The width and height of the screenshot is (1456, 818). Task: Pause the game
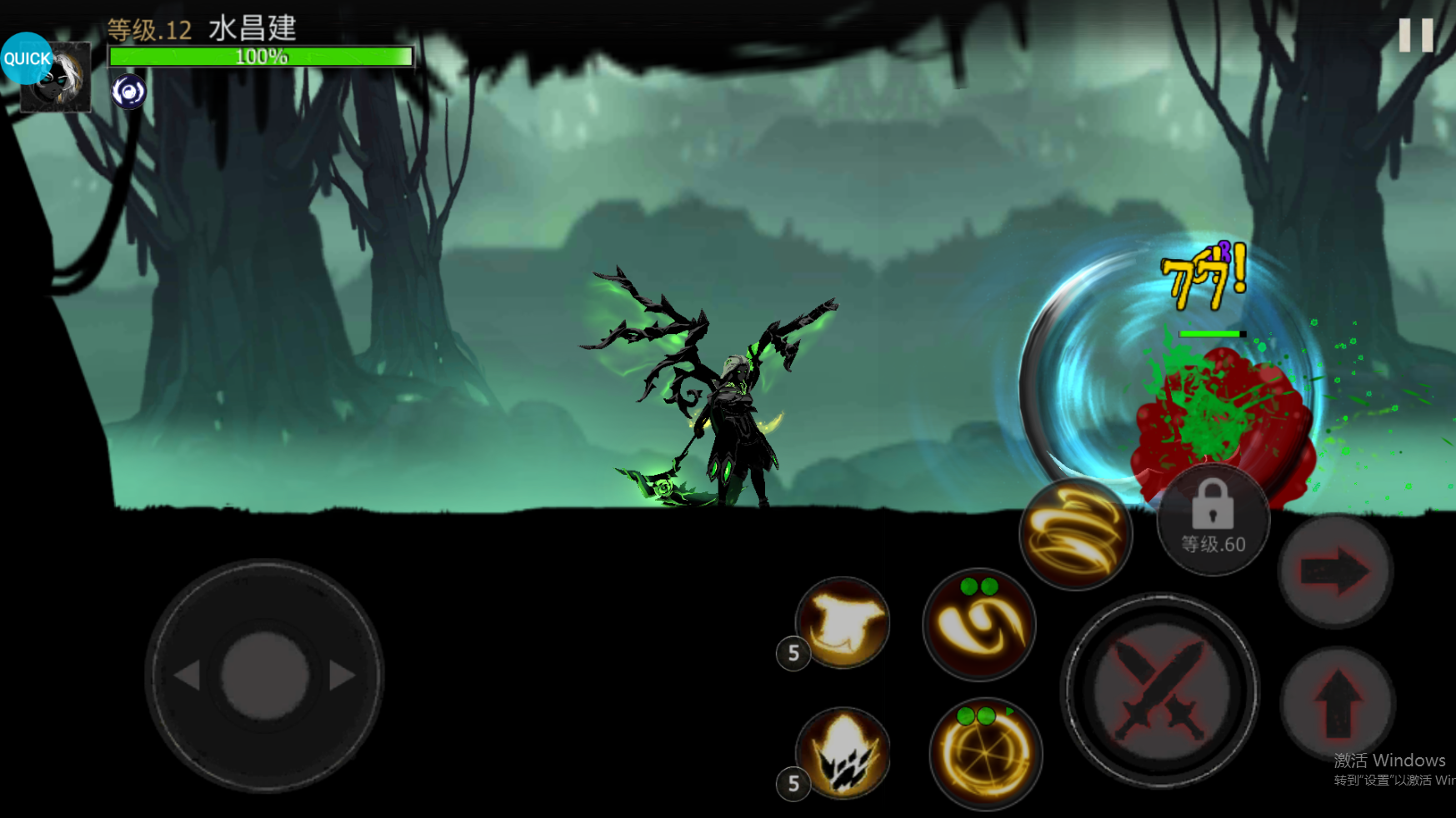tap(1415, 36)
